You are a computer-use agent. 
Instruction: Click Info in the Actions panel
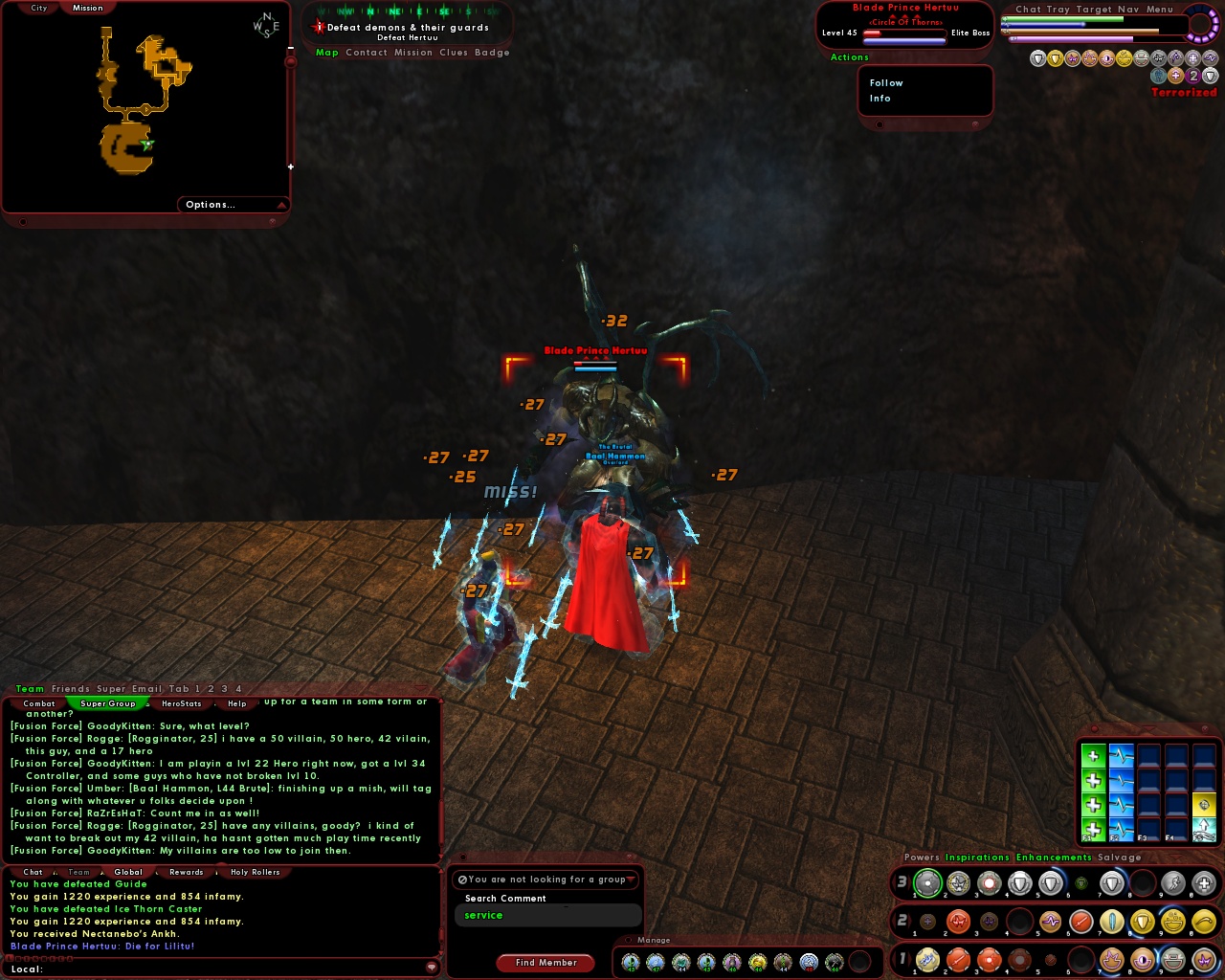879,99
